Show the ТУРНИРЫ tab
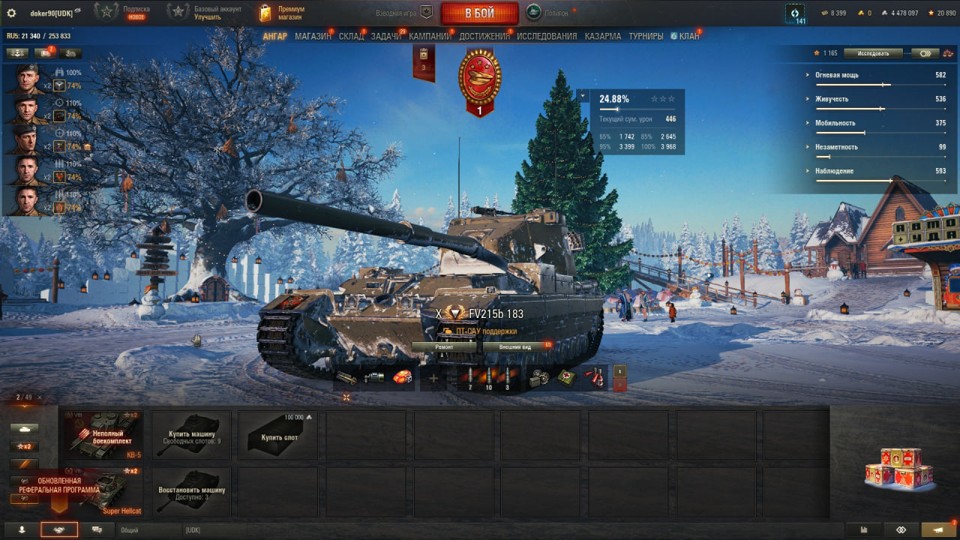Image resolution: width=960 pixels, height=540 pixels. point(645,36)
